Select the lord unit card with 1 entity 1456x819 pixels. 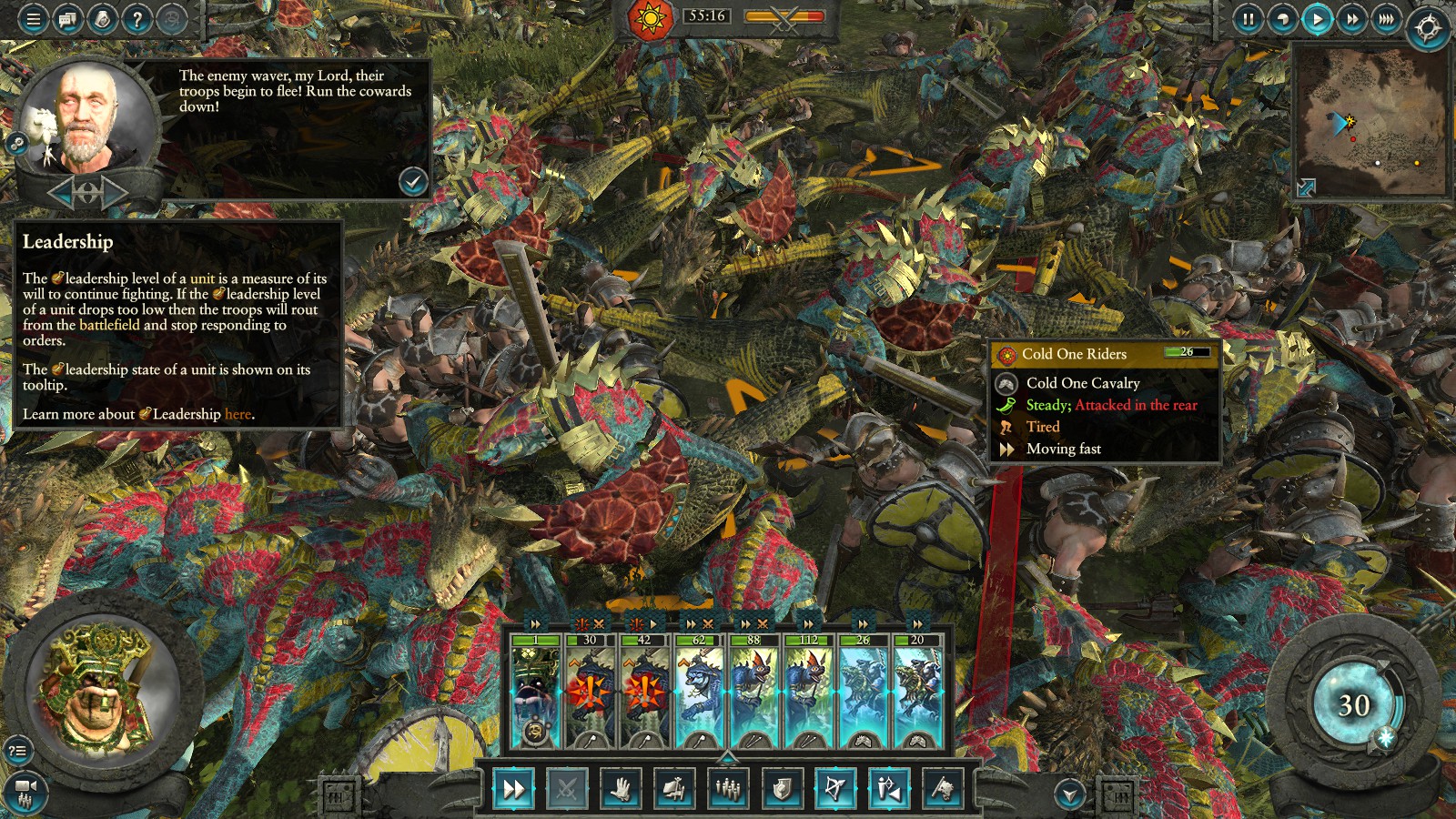(x=535, y=693)
